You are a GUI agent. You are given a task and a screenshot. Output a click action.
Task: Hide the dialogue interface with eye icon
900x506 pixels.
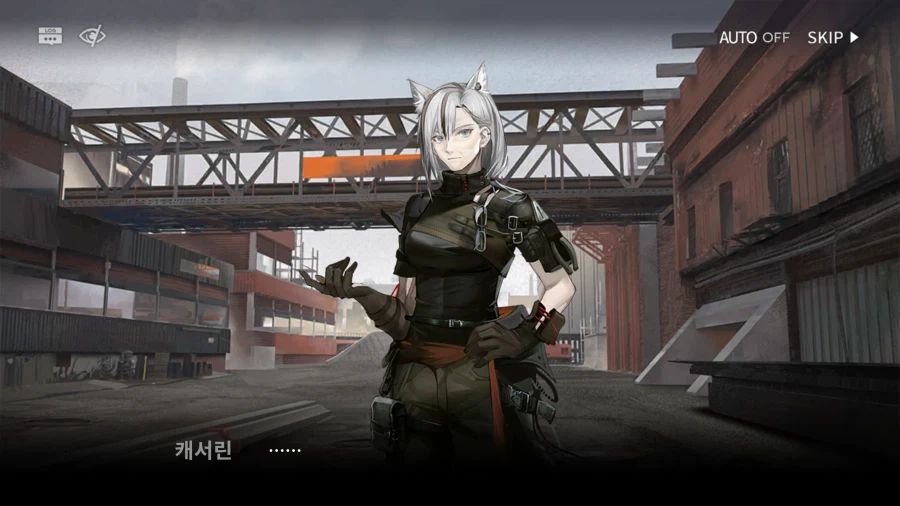pos(92,36)
